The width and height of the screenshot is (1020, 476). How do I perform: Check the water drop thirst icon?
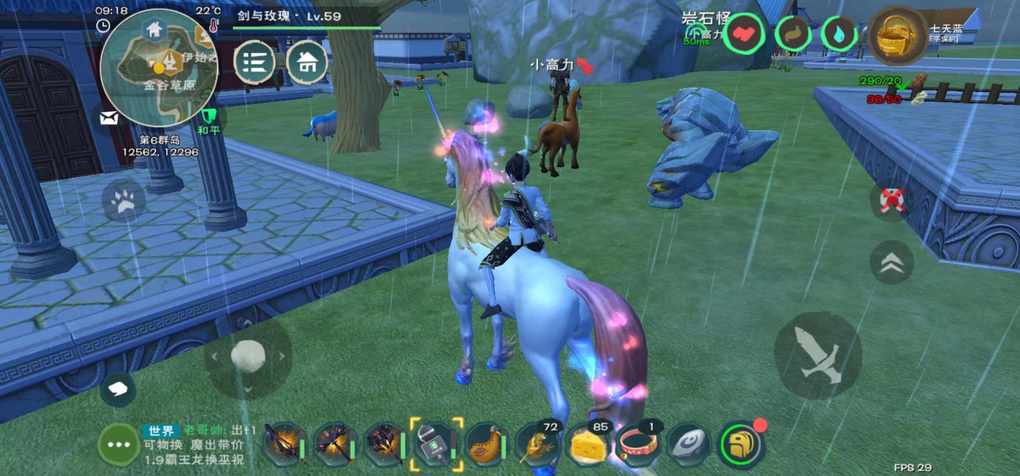pos(839,35)
